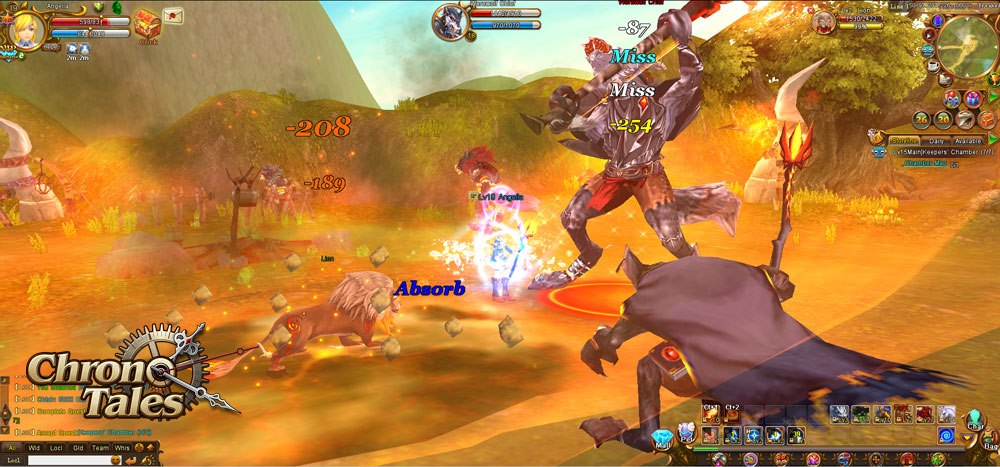Switch to the Team chat channel tab
1000x467 pixels.
coord(99,447)
